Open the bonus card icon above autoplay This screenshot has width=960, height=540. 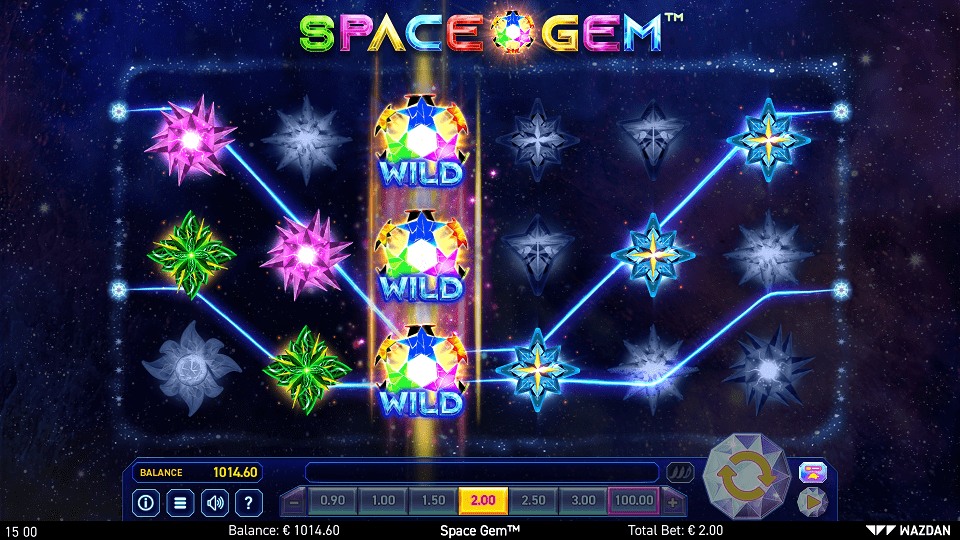pos(811,472)
